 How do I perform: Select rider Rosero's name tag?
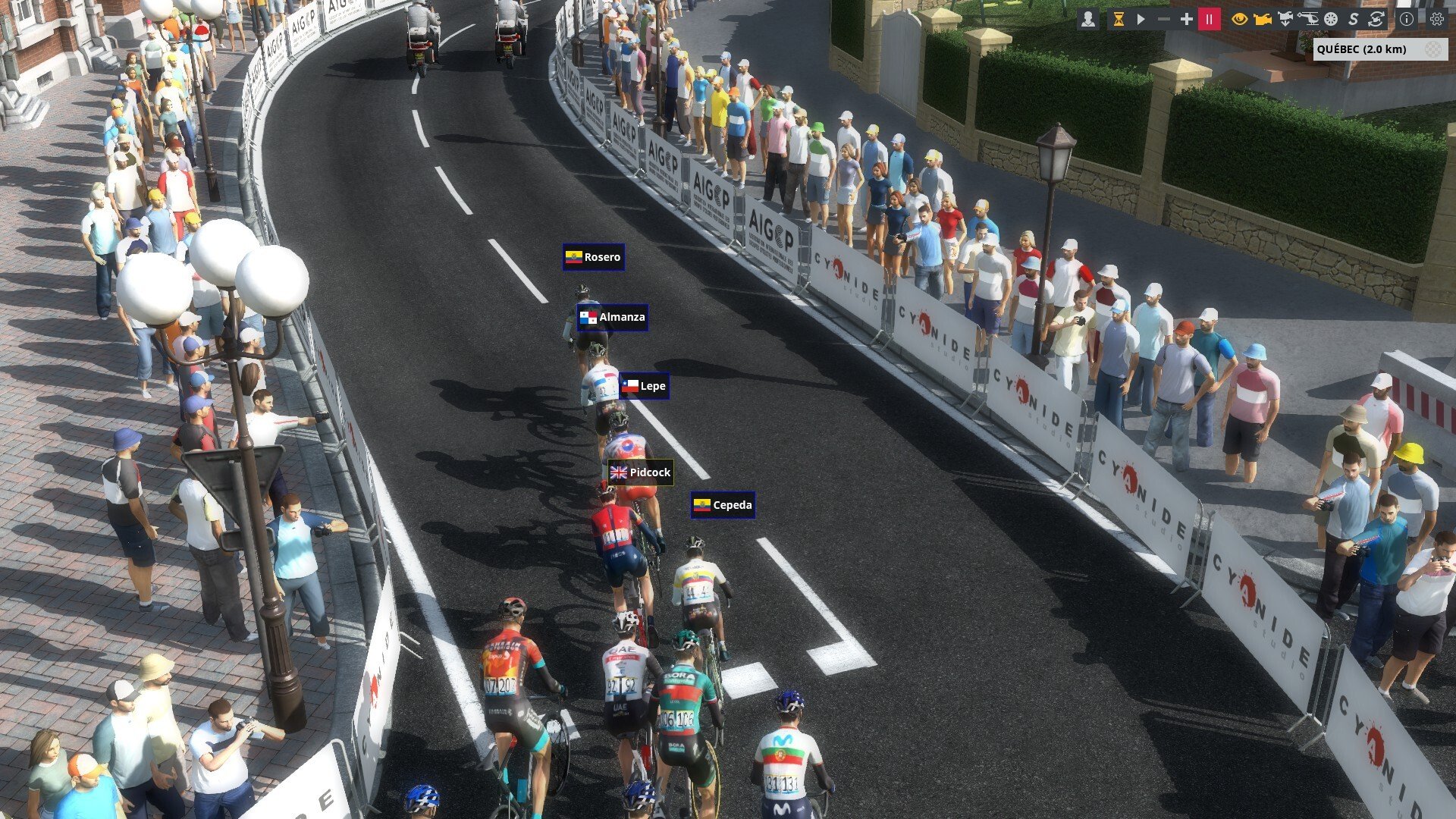[x=594, y=257]
